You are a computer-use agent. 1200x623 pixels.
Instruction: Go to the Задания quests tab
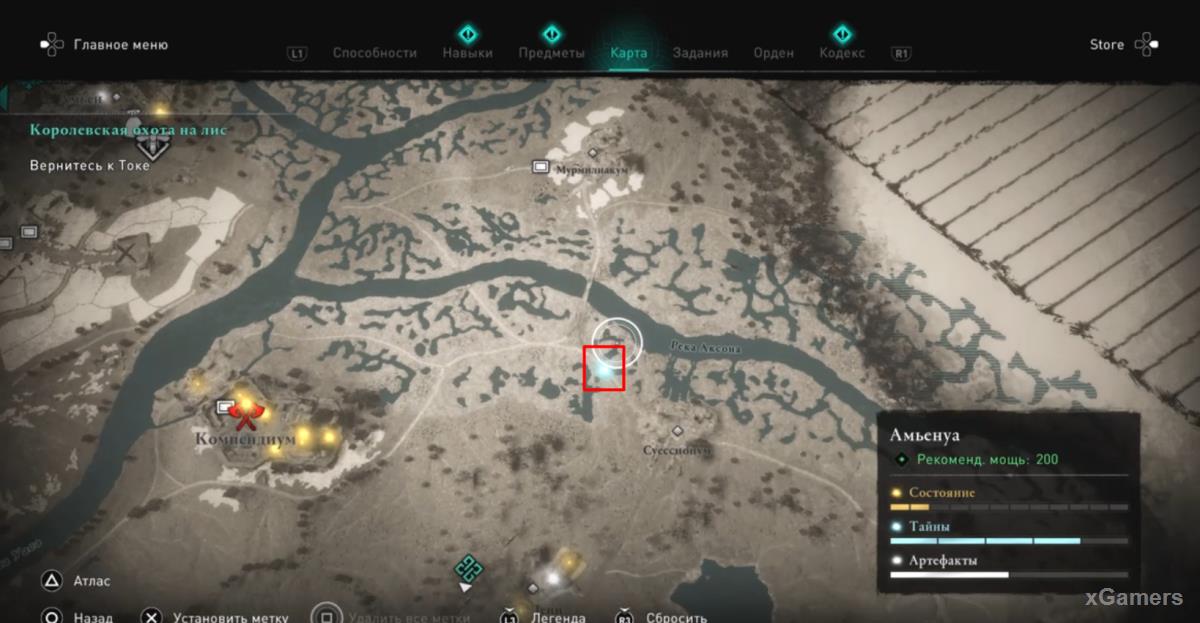pyautogui.click(x=700, y=53)
